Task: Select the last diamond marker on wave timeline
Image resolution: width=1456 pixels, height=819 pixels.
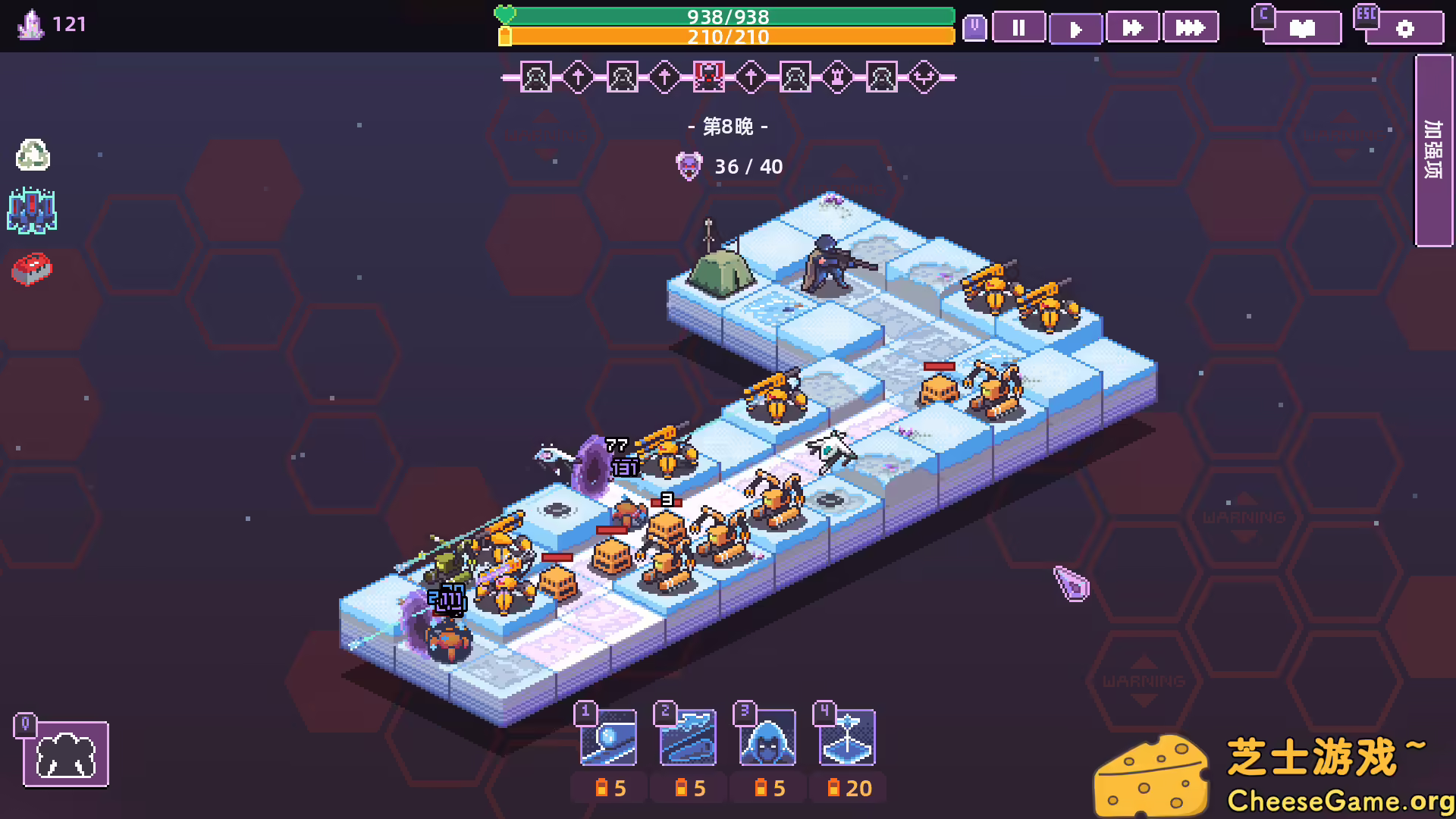Action: [924, 77]
